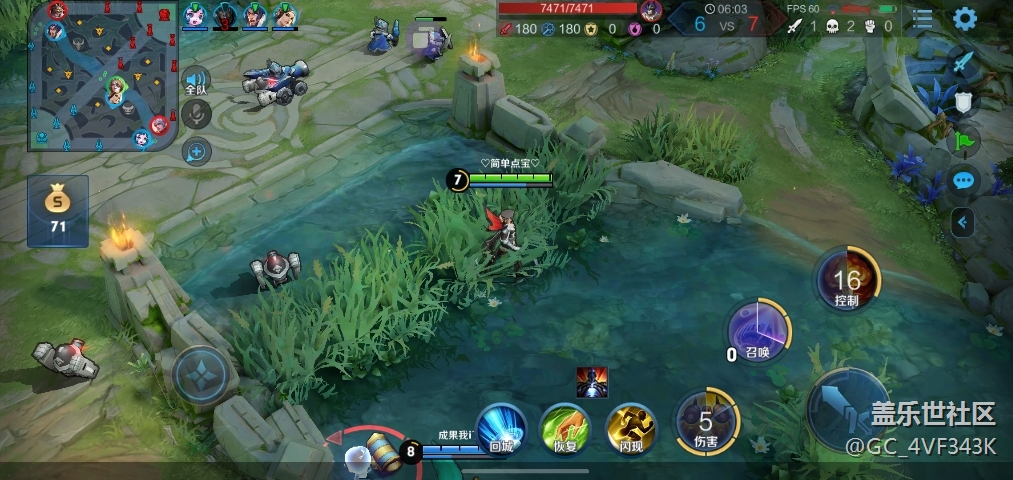Viewport: 1013px width, 480px height.
Task: Open the gold shop with 71 coins
Action: 58,211
